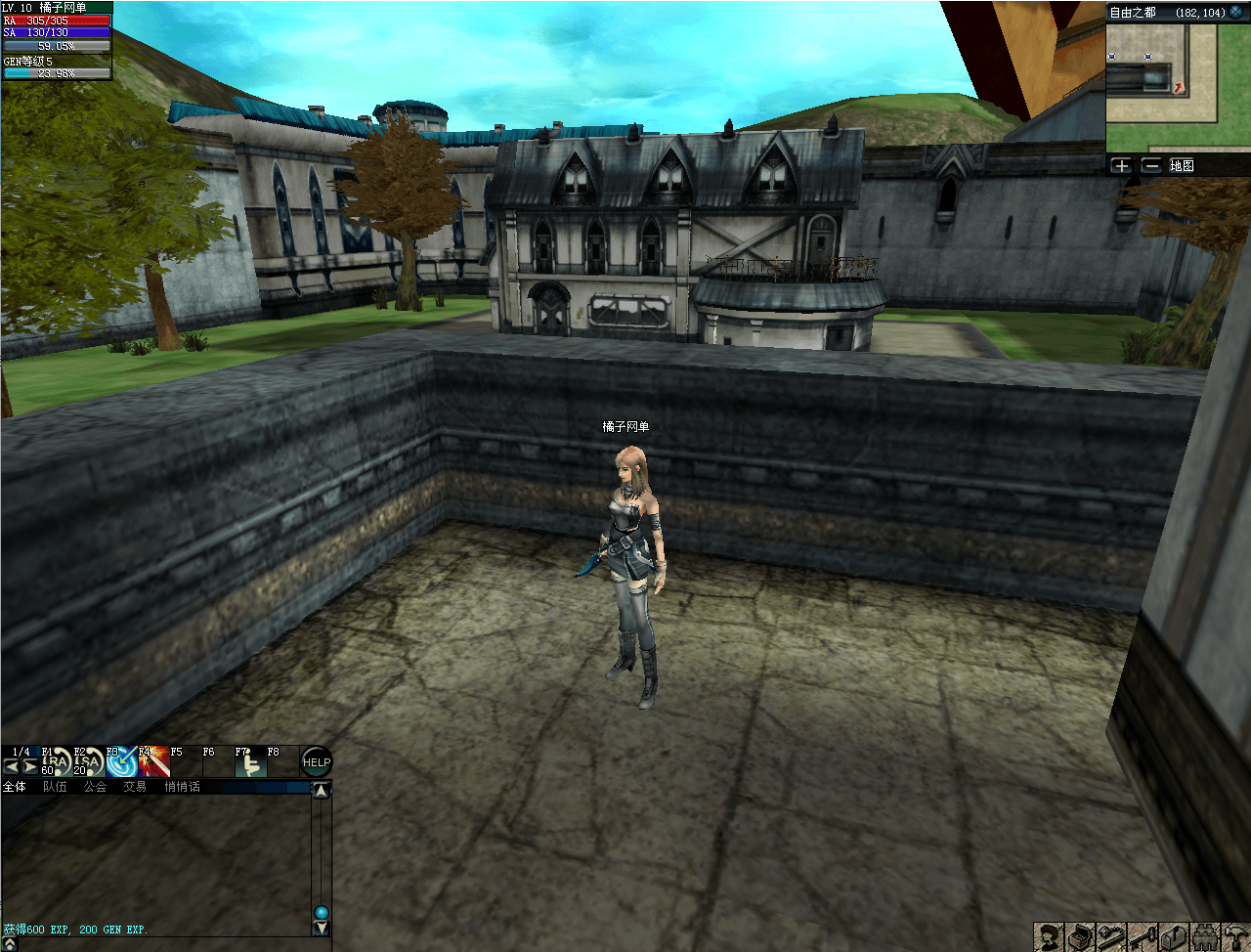Open the full map via 地图 button
The width and height of the screenshot is (1251, 952).
(1182, 166)
